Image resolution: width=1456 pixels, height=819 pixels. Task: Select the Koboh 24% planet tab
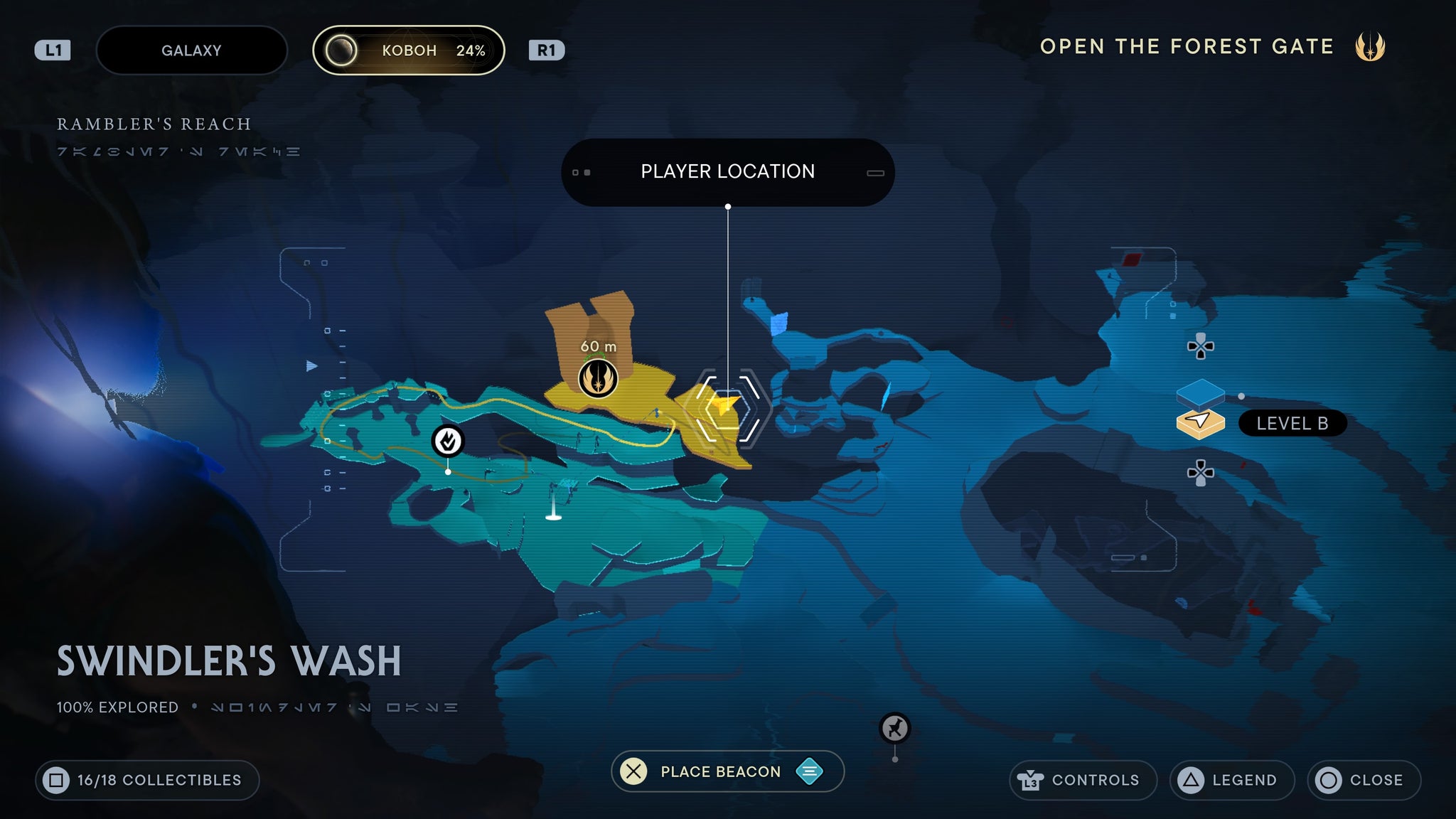click(409, 50)
